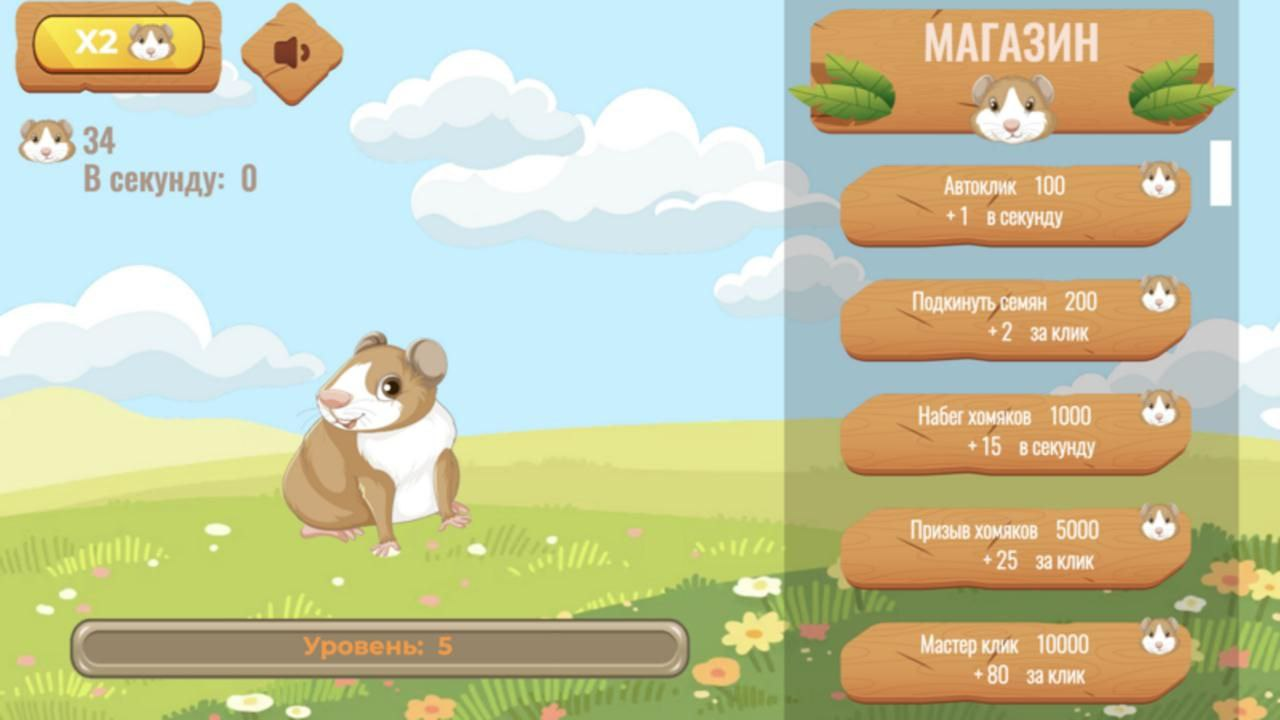Activate the X2 multiplier
The width and height of the screenshot is (1280, 720).
pyautogui.click(x=120, y=42)
